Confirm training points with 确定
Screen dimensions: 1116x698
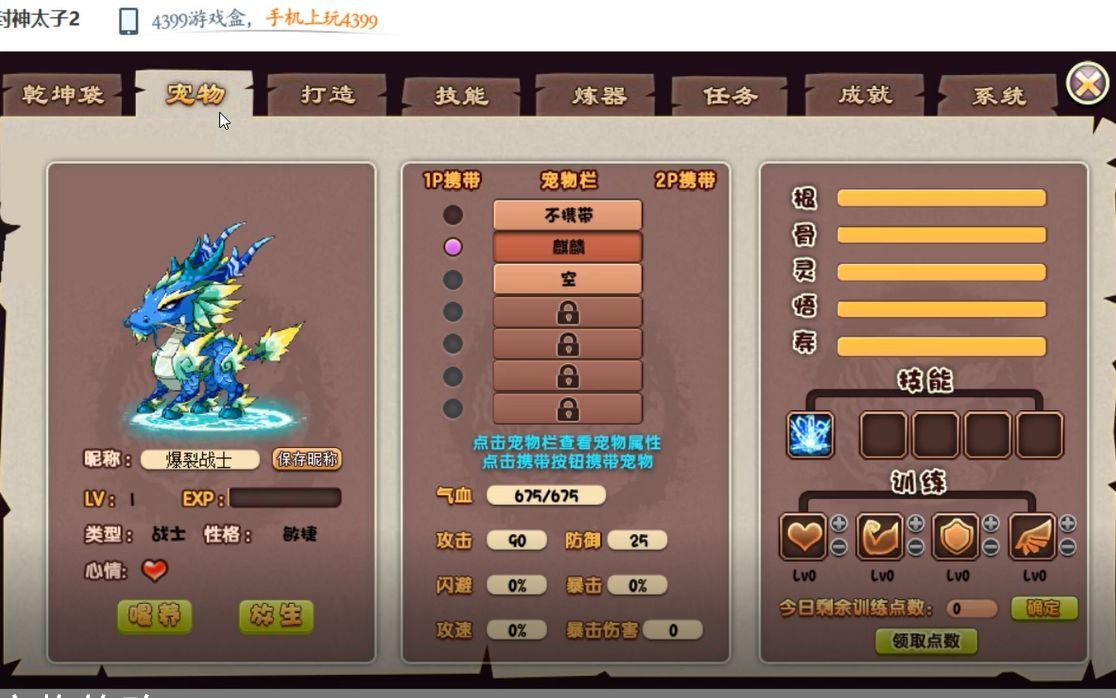(1044, 608)
